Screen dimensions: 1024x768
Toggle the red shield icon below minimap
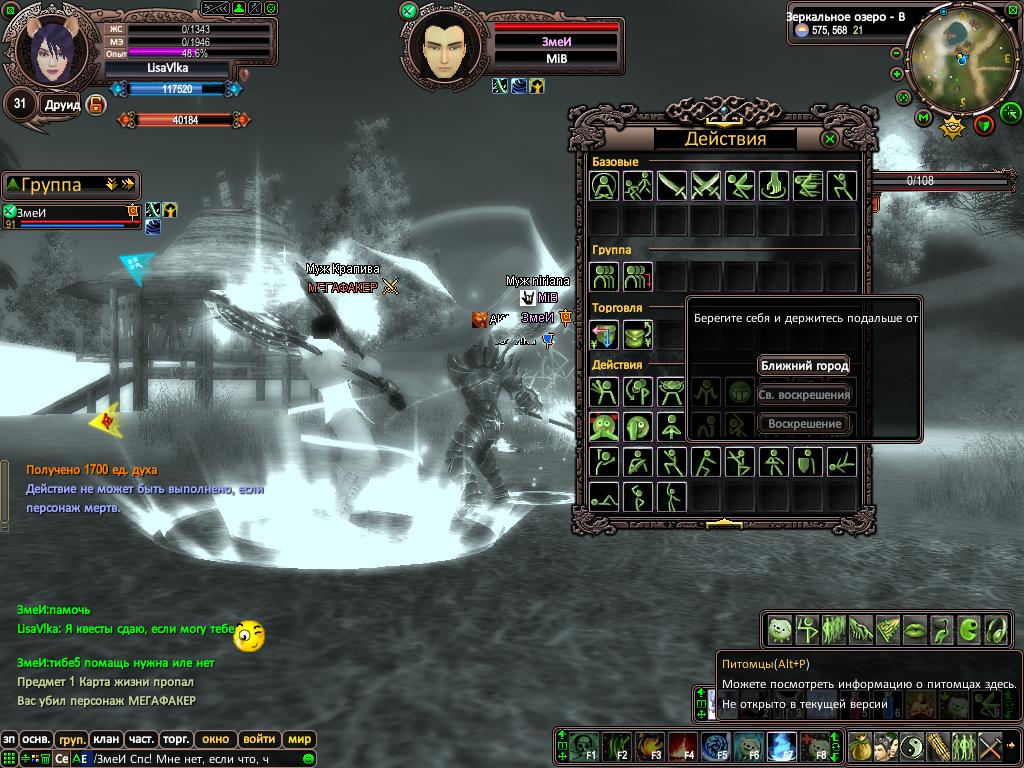click(983, 124)
